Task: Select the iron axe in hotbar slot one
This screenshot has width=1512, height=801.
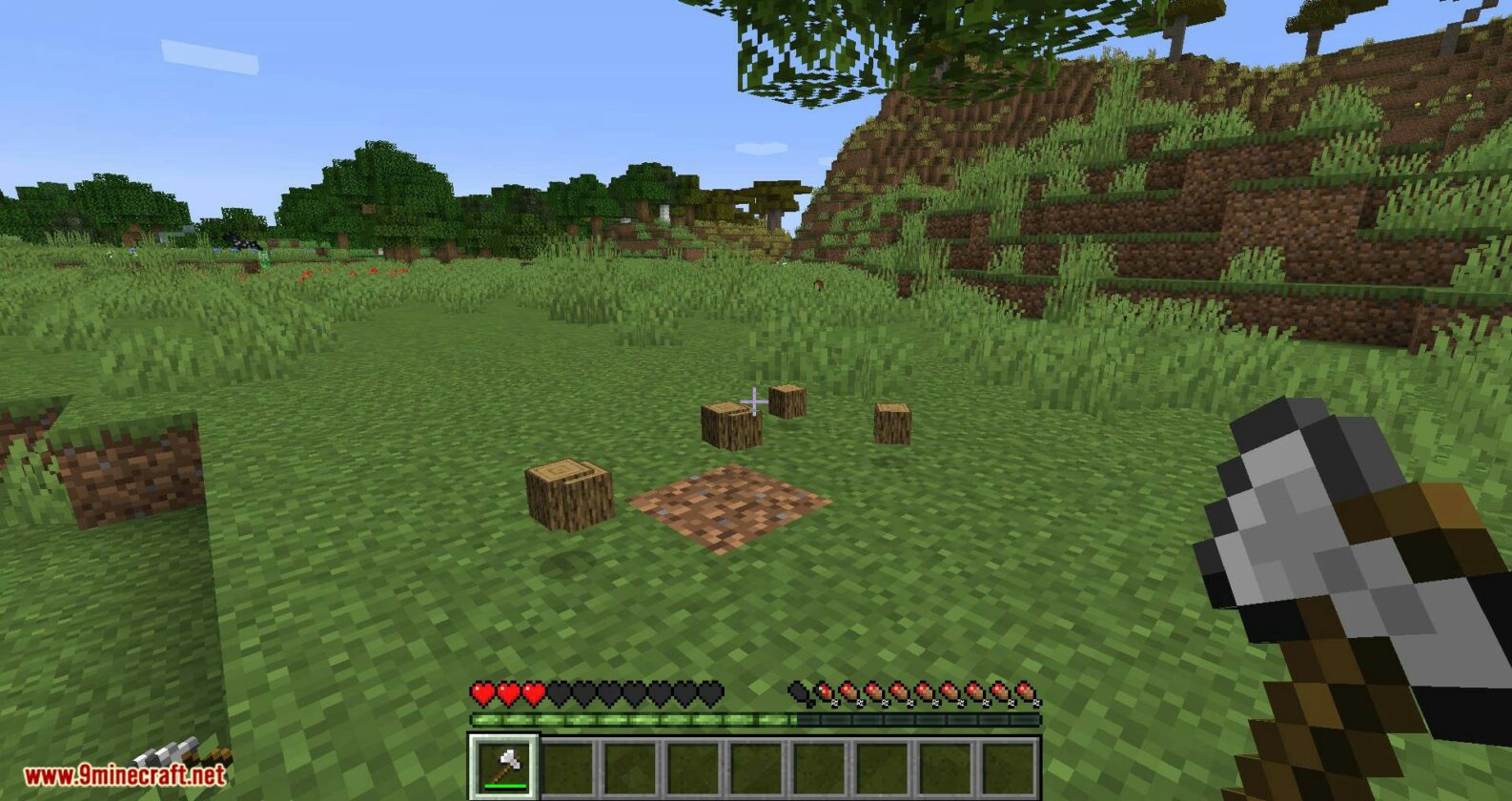Action: click(x=503, y=767)
